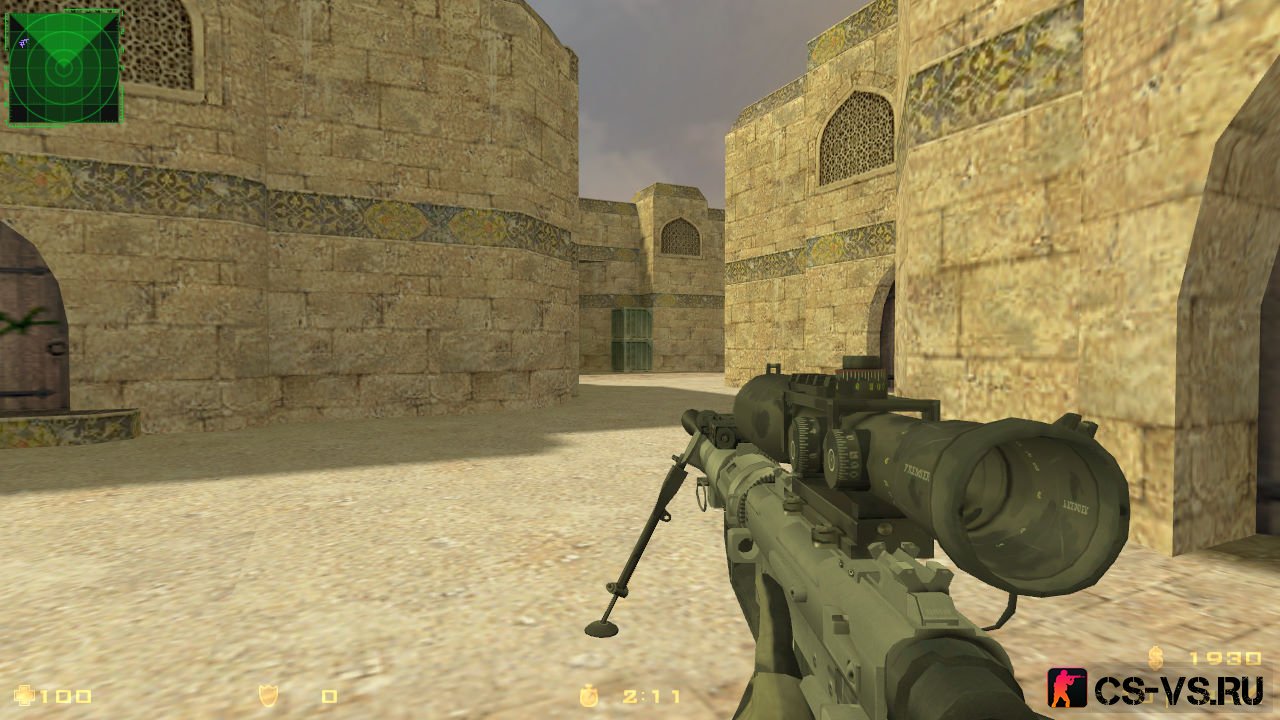Image resolution: width=1280 pixels, height=720 pixels.
Task: Click the green radar minimap
Action: (x=64, y=67)
